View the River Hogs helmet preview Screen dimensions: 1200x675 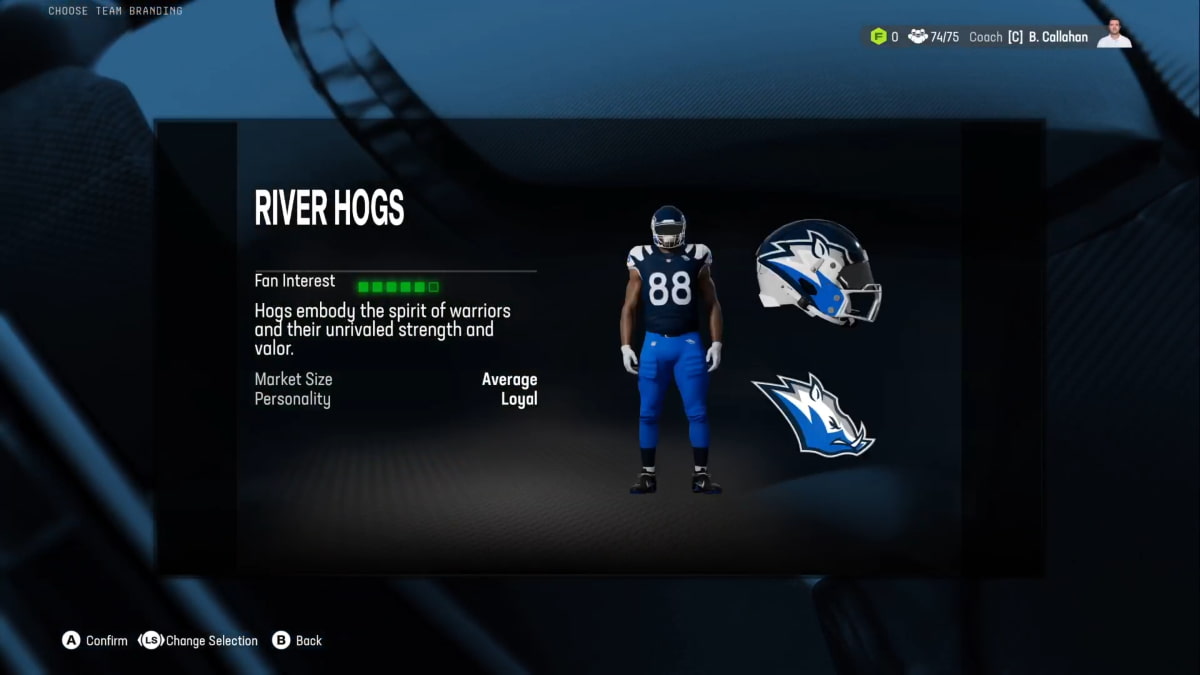point(817,270)
